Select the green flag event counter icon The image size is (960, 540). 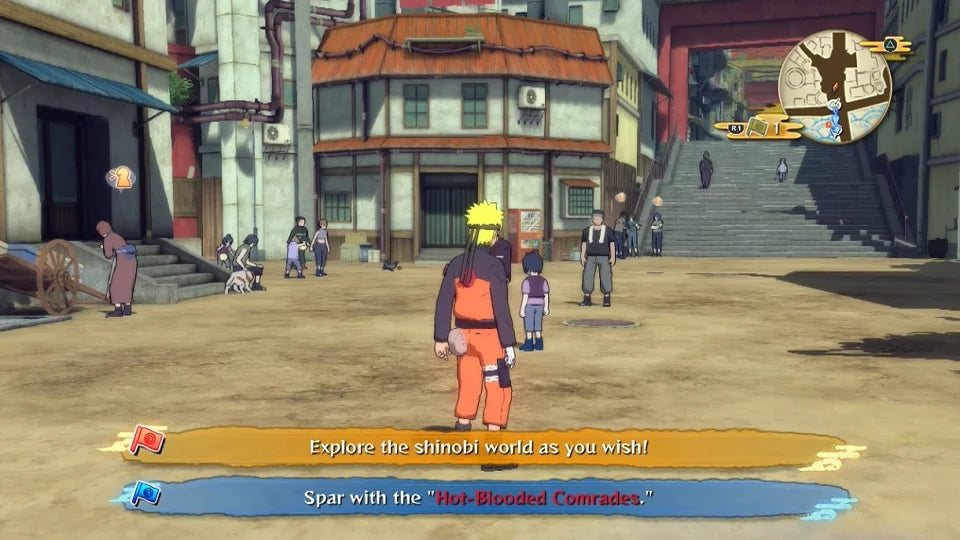756,128
